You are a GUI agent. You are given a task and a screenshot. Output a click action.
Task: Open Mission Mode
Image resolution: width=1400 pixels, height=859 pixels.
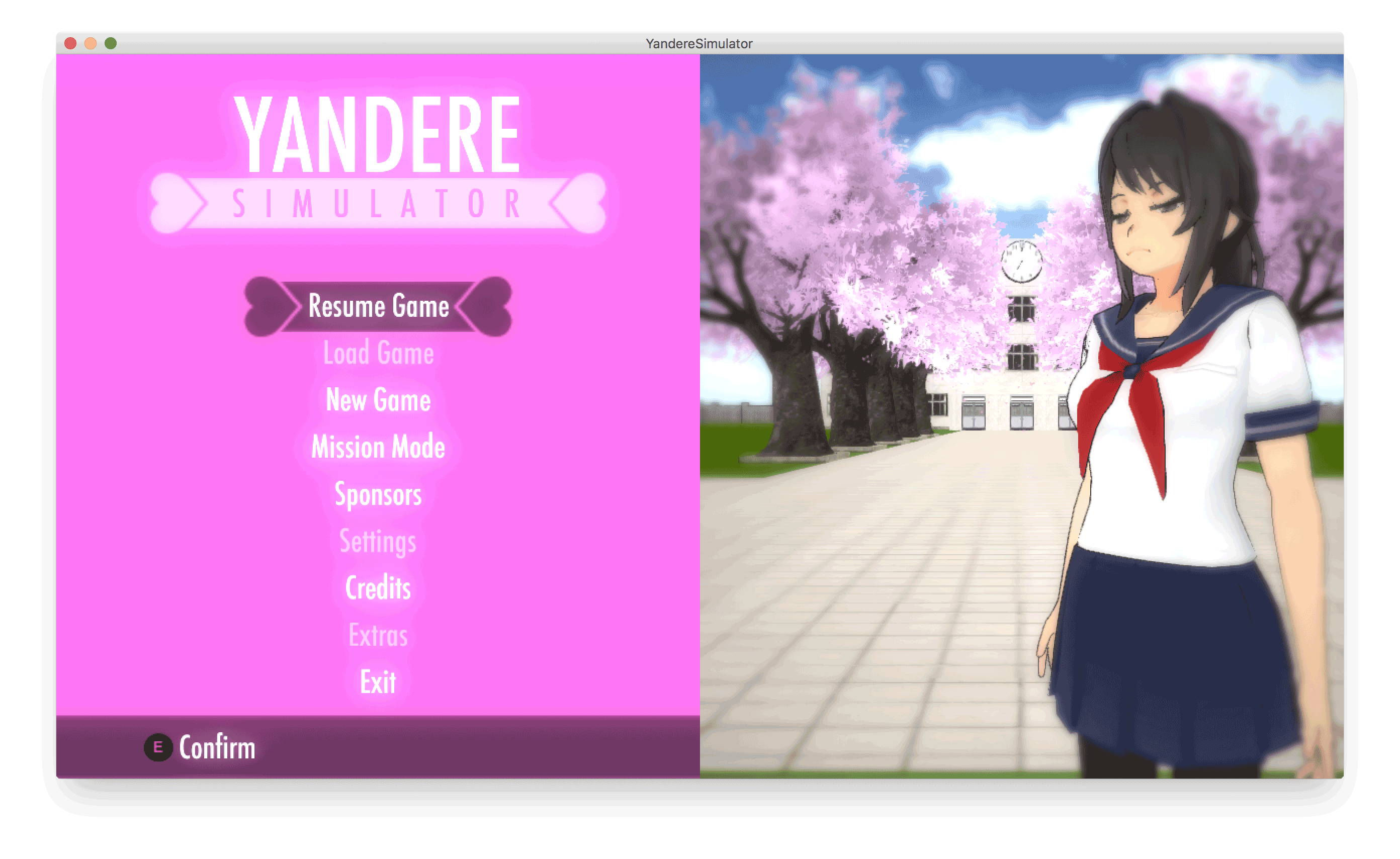pos(377,448)
